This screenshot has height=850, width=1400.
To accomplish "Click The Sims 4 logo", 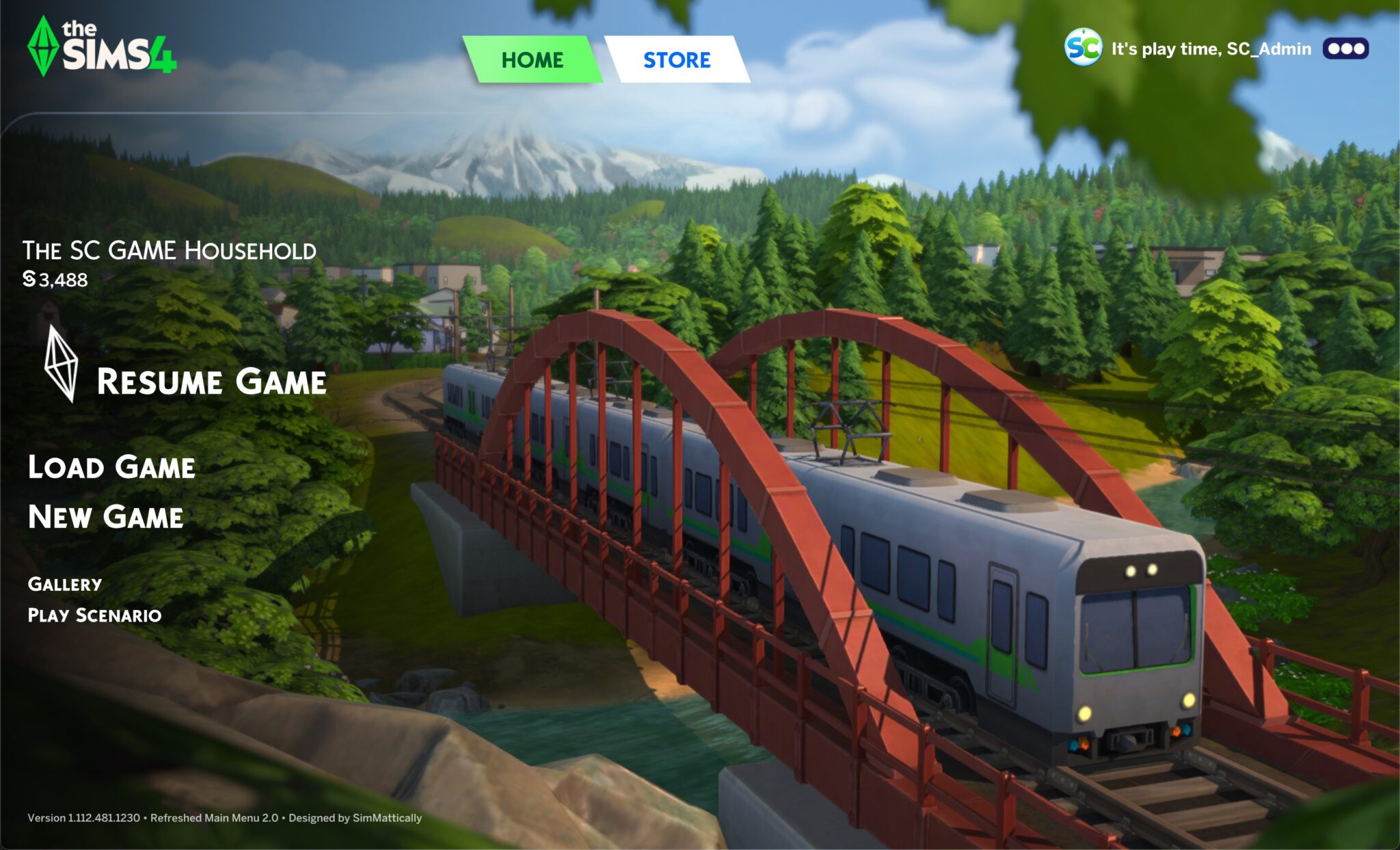I will pyautogui.click(x=103, y=47).
